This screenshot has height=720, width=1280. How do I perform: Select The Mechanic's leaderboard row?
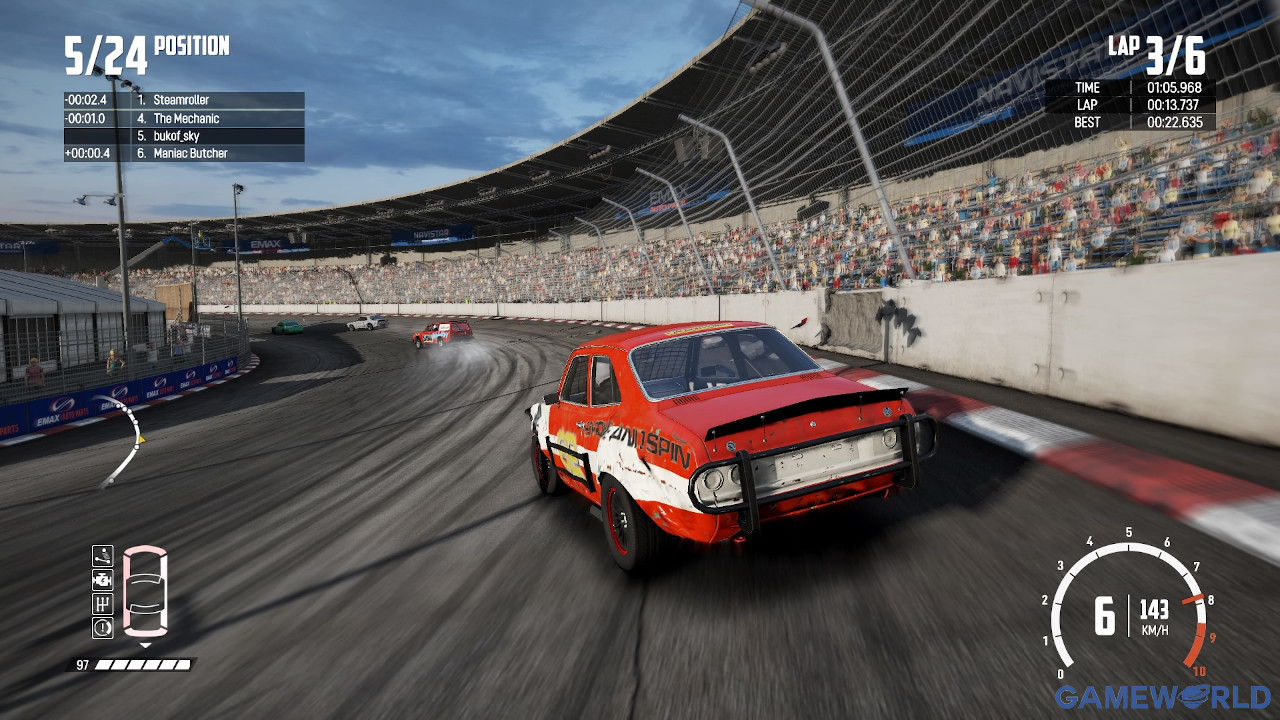click(x=184, y=118)
